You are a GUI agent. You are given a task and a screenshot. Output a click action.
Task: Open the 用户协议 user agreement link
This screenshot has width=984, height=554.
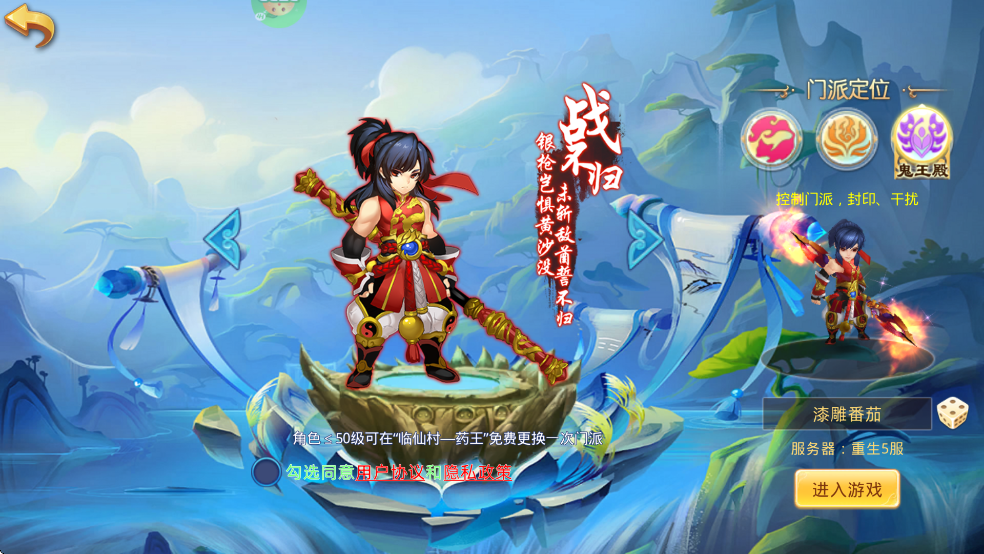[x=389, y=472]
